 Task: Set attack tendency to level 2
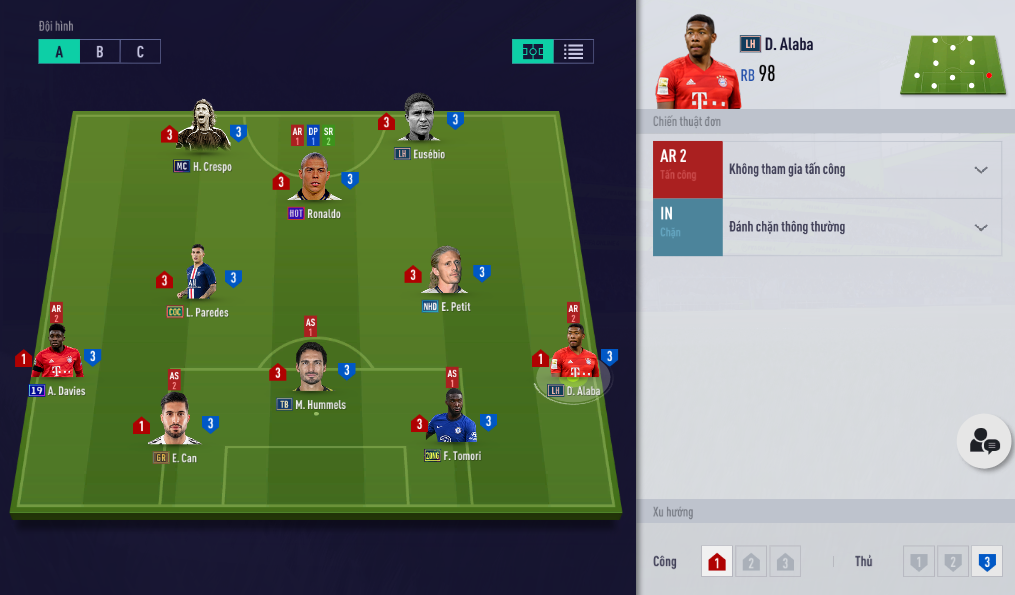(x=751, y=562)
